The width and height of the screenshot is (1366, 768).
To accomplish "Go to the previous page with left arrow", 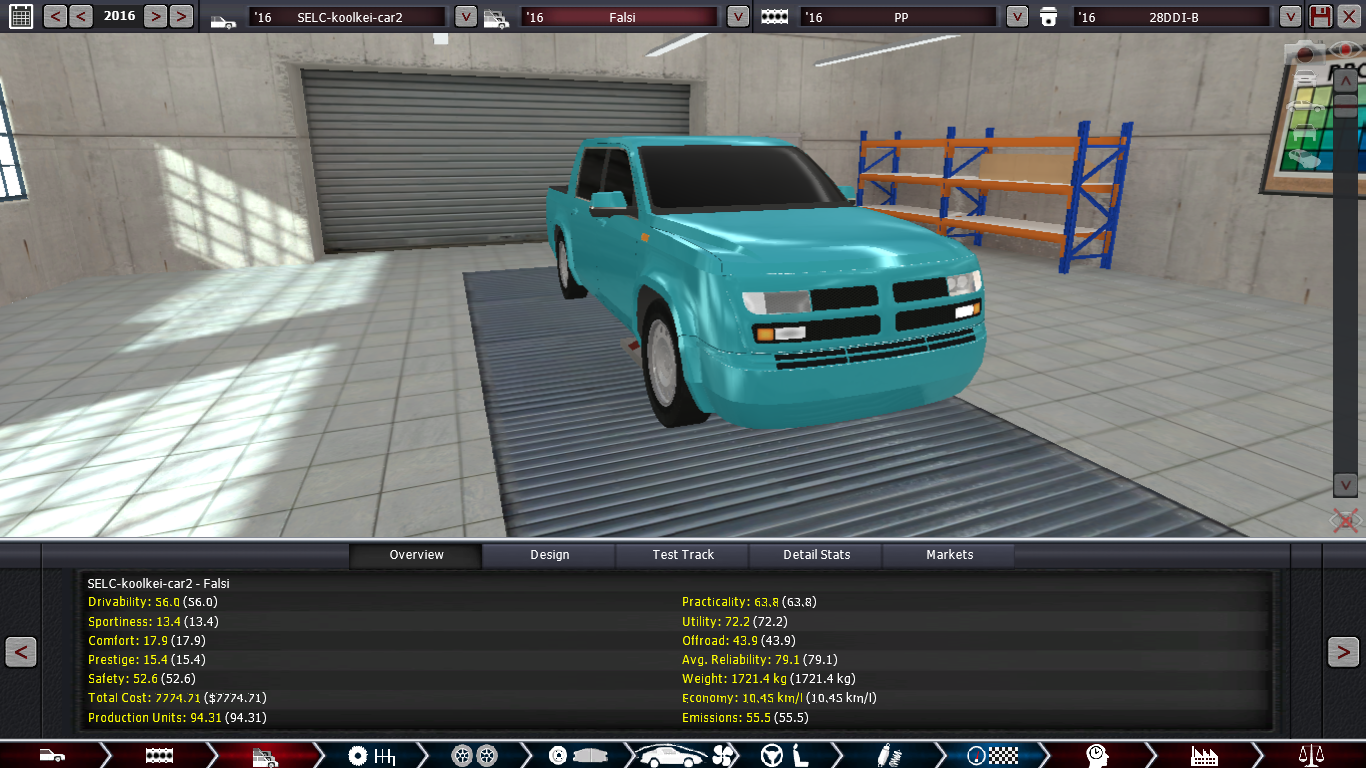I will (21, 652).
